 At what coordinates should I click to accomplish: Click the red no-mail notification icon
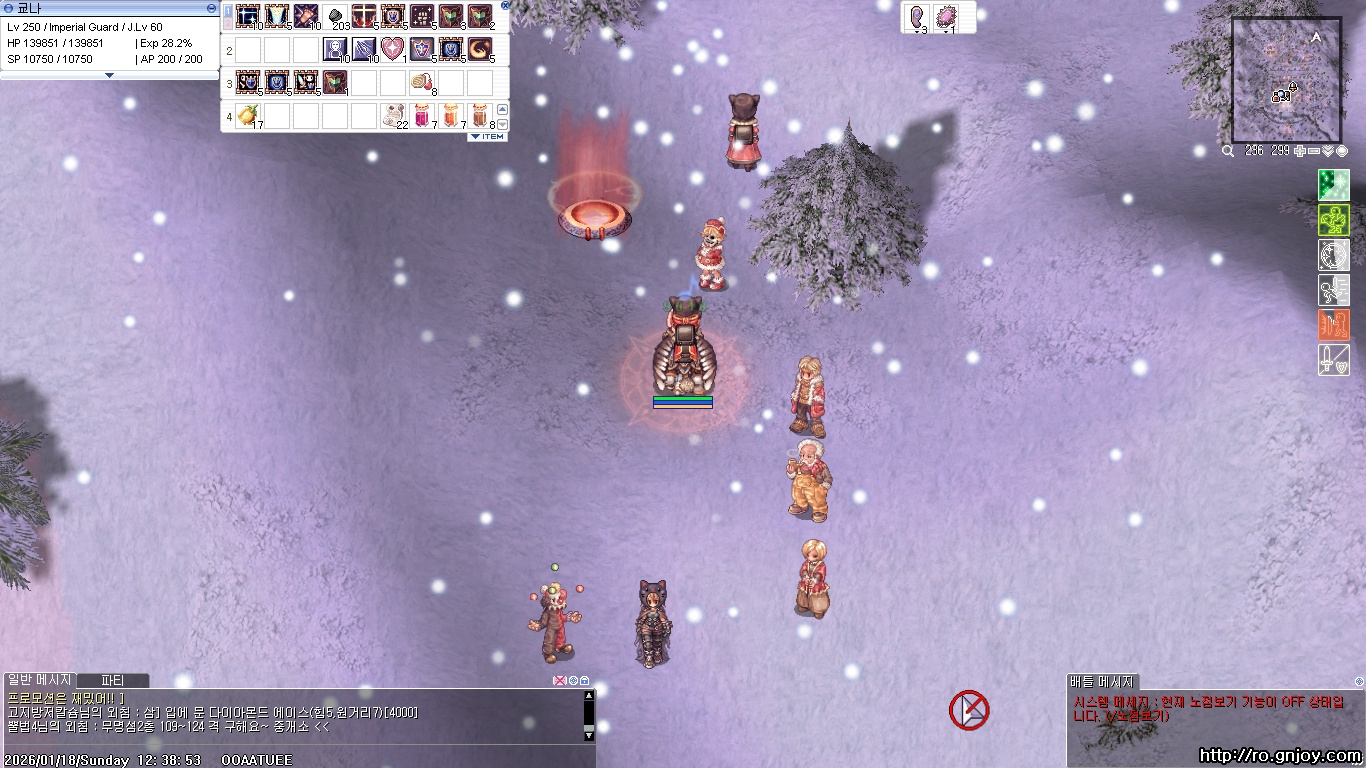pos(968,710)
